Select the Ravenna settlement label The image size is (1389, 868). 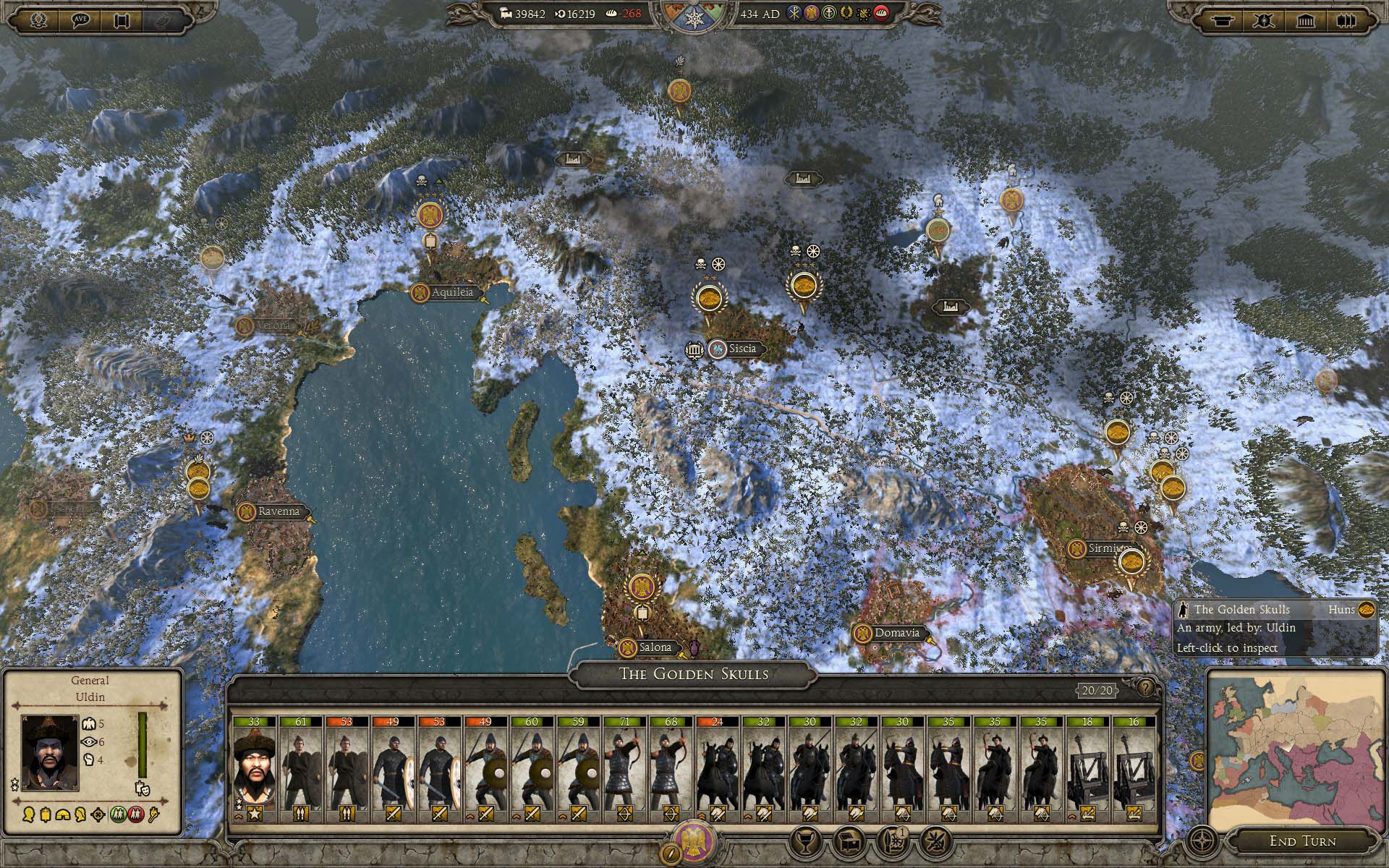tap(278, 511)
